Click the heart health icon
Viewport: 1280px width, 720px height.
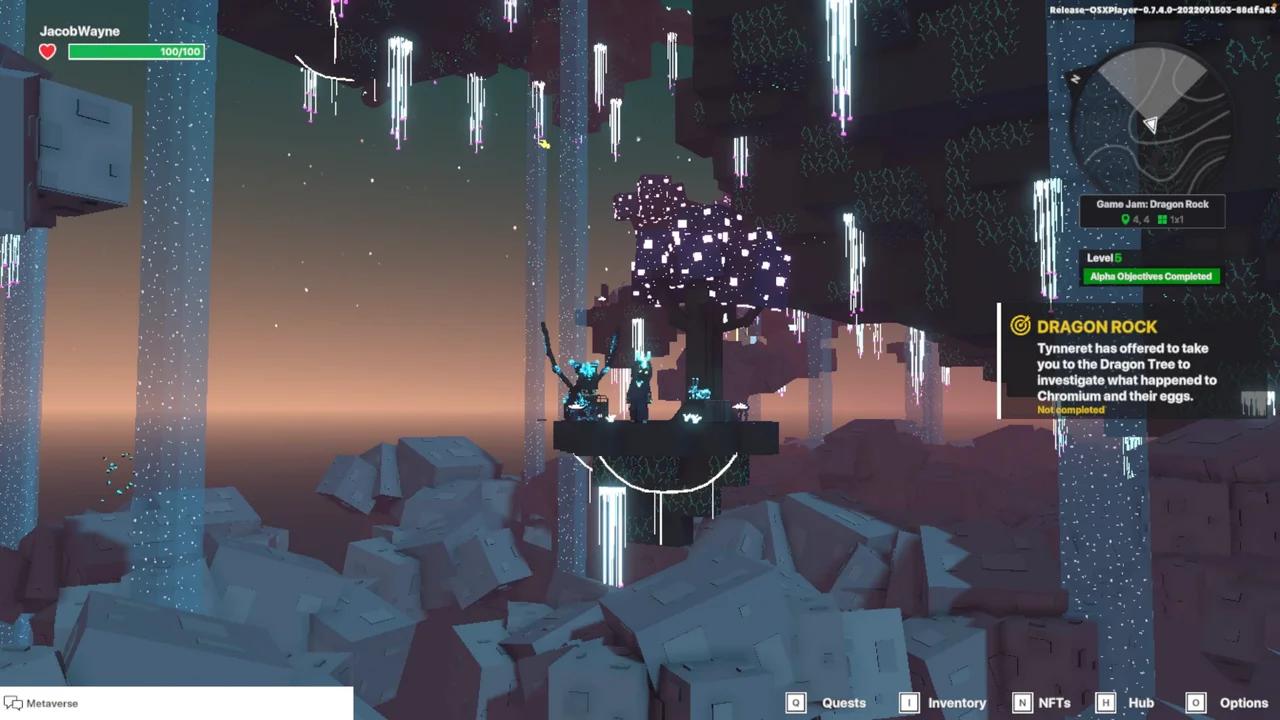pos(46,51)
